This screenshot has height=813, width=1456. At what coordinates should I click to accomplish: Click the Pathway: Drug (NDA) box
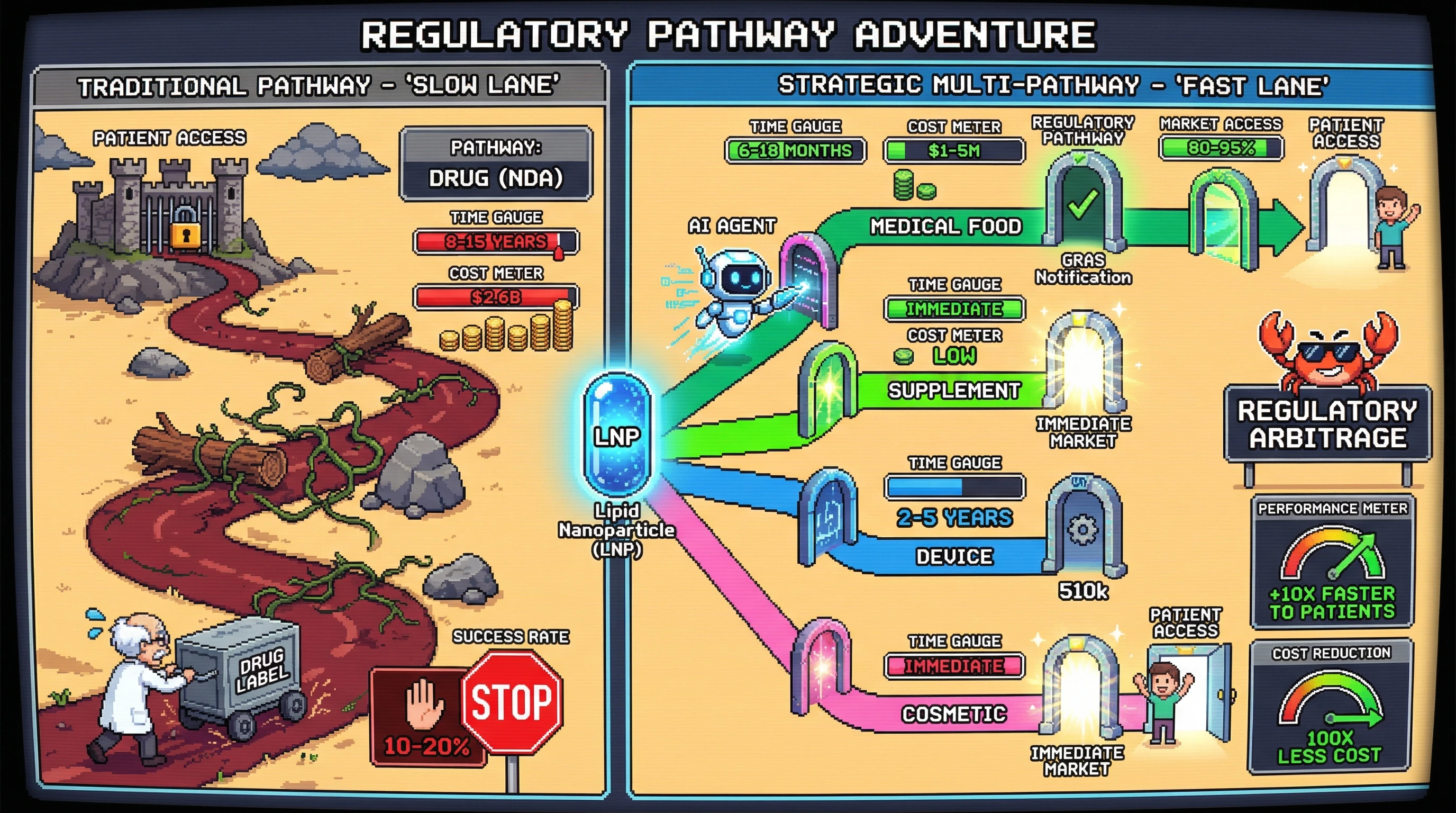(x=496, y=164)
